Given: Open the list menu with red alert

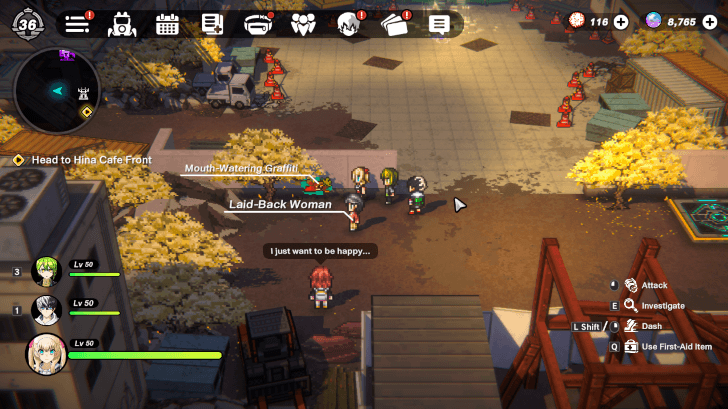Looking at the screenshot, I should click(77, 23).
